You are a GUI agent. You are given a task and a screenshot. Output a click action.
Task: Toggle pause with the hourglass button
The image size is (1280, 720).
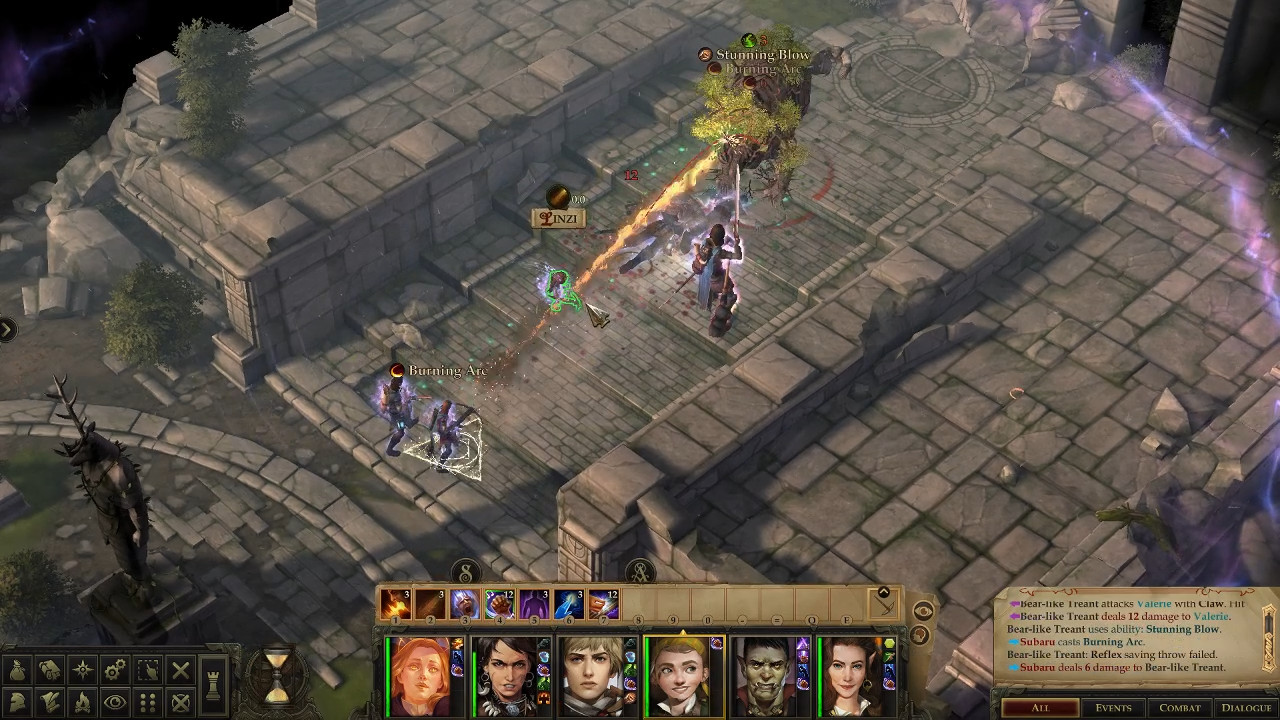tap(277, 675)
